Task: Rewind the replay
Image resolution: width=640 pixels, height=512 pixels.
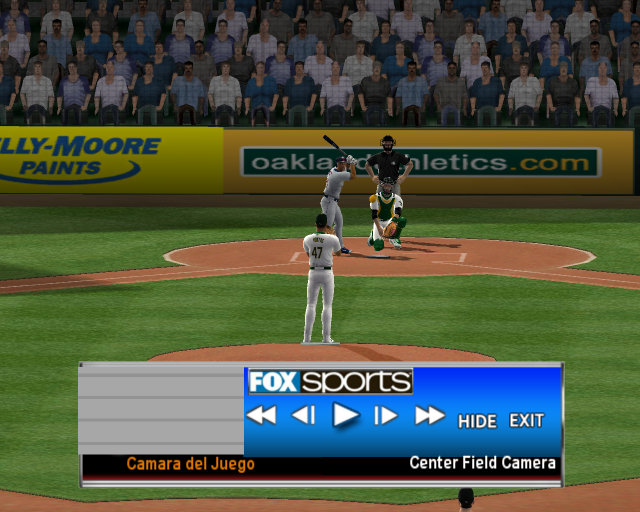Action: (261, 415)
